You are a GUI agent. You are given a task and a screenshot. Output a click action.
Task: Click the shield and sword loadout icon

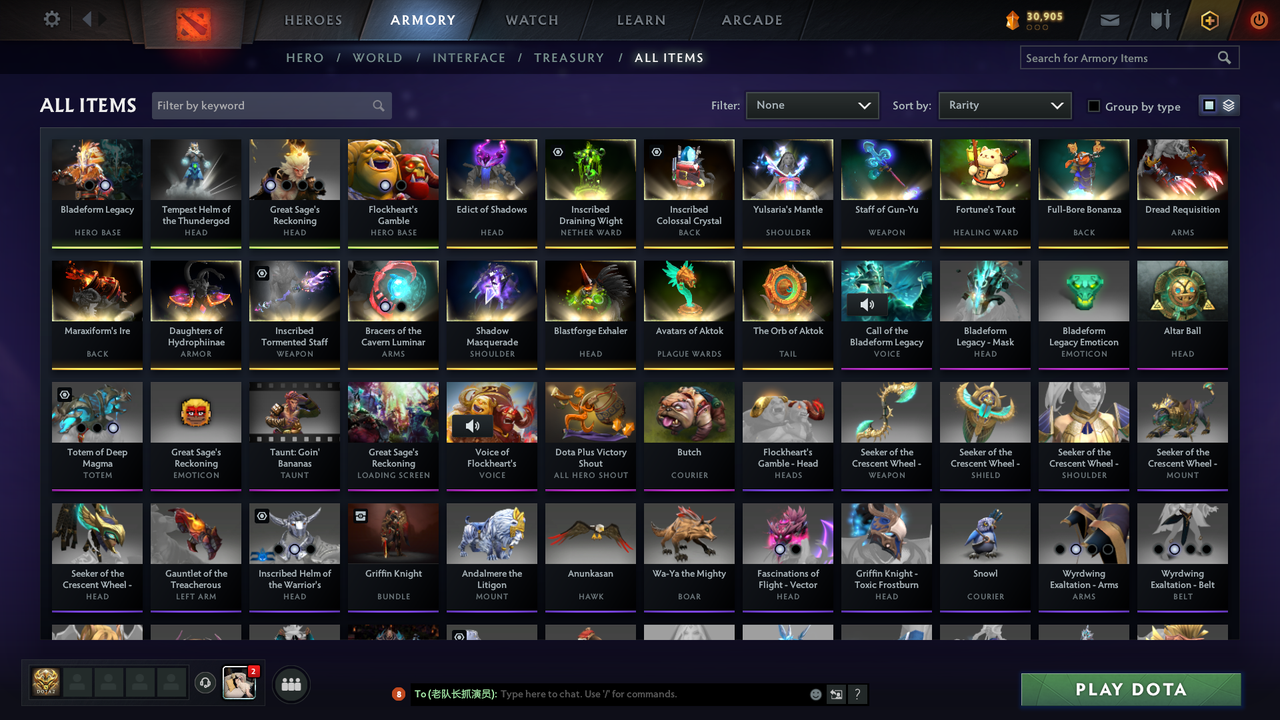pyautogui.click(x=1159, y=19)
